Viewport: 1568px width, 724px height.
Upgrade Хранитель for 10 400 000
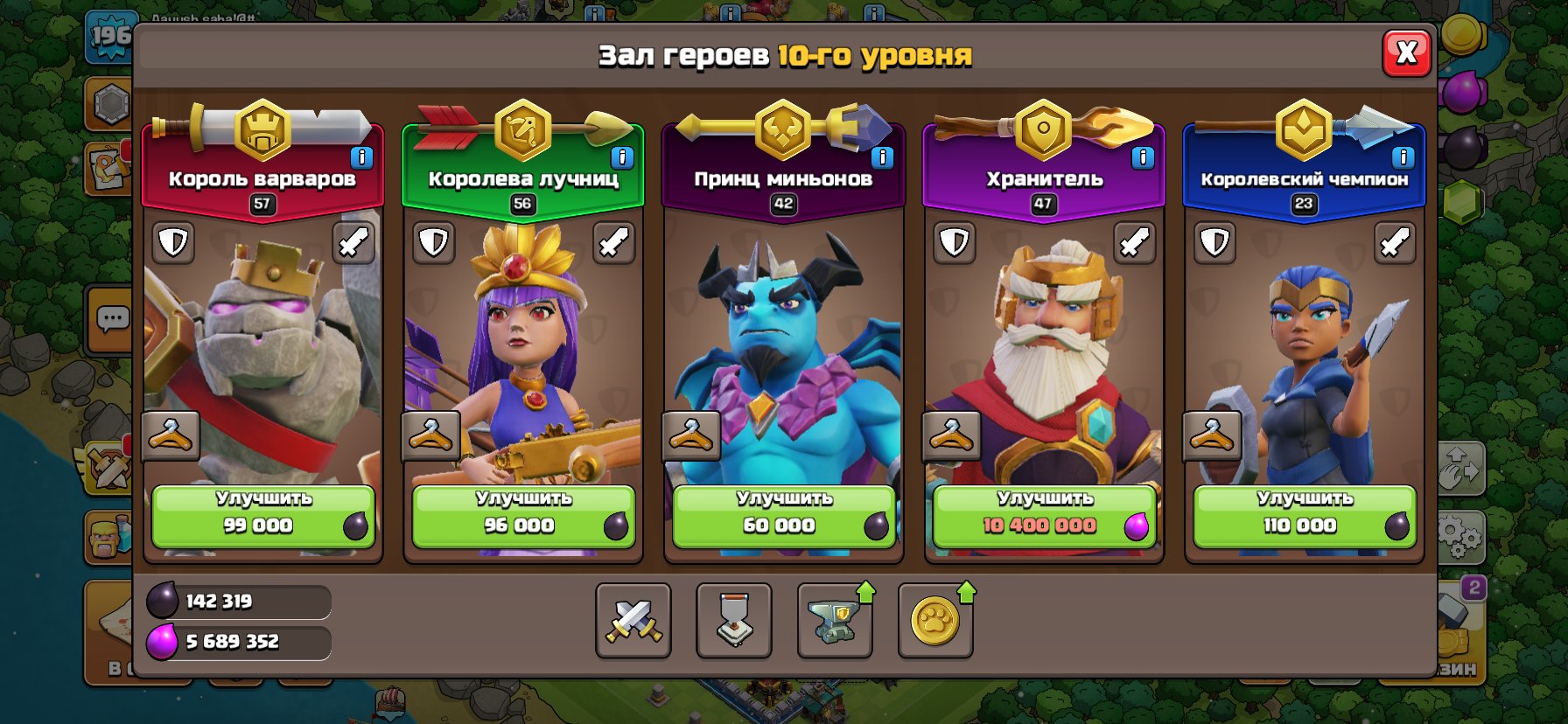pos(1043,517)
